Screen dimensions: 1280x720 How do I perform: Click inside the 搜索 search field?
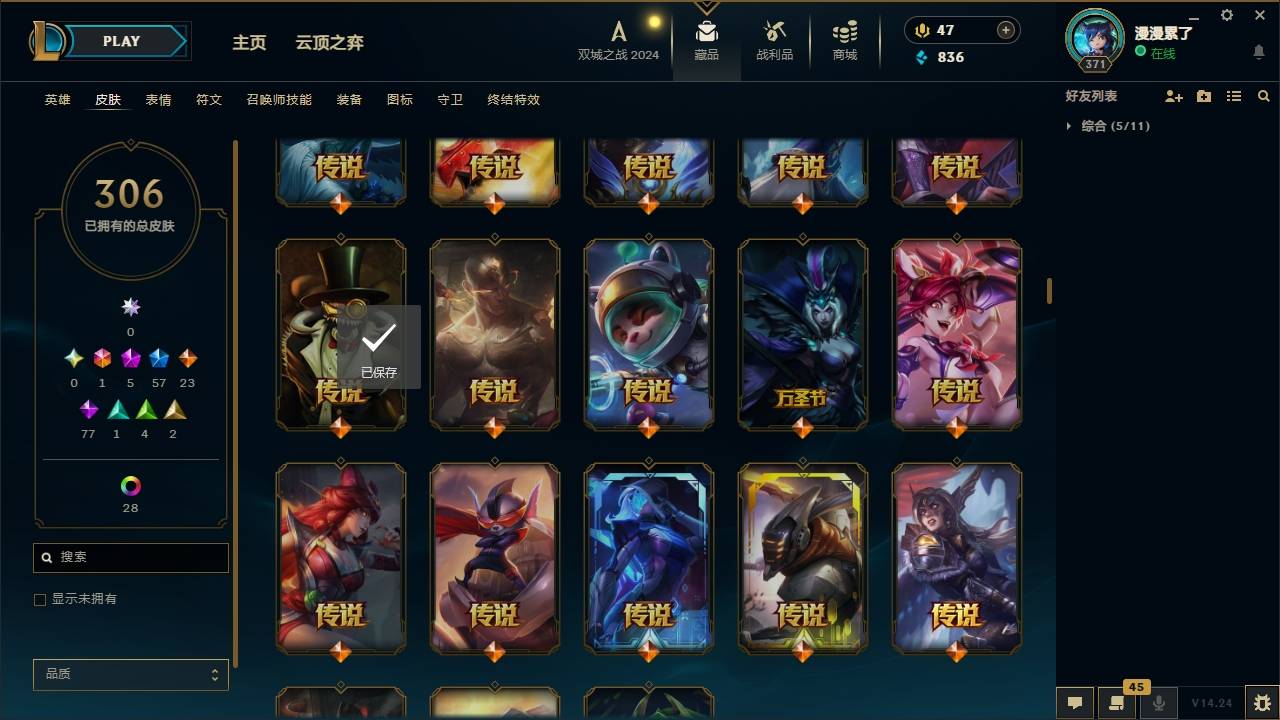point(130,557)
